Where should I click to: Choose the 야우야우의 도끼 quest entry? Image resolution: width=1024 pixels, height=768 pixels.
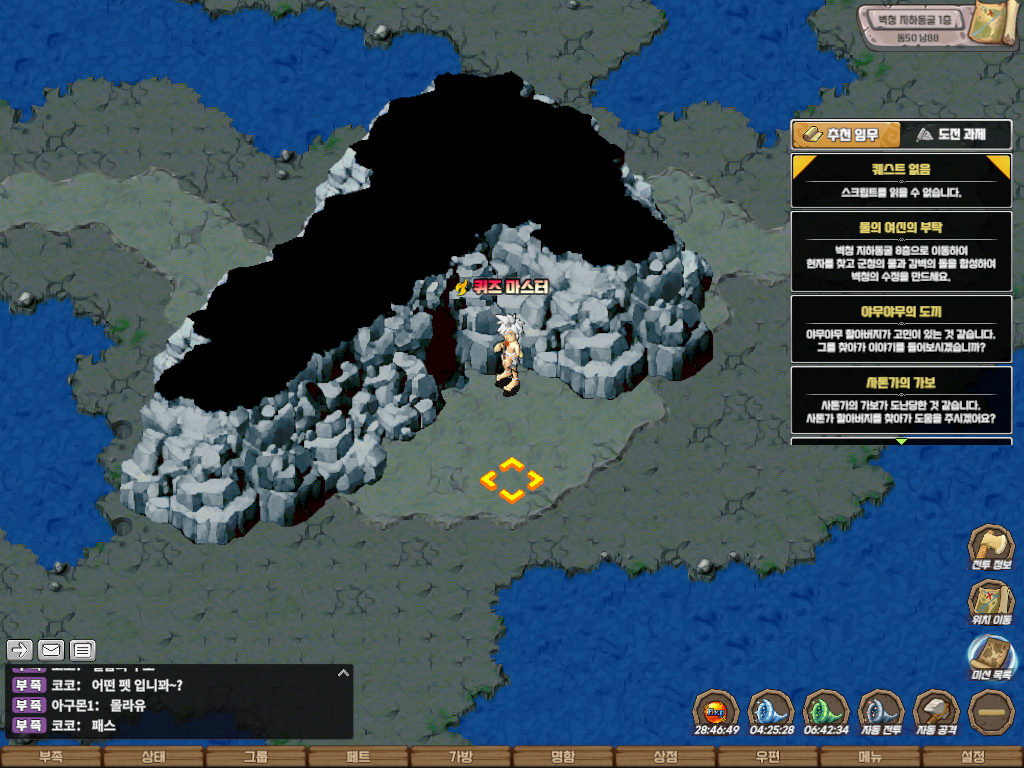(x=901, y=328)
